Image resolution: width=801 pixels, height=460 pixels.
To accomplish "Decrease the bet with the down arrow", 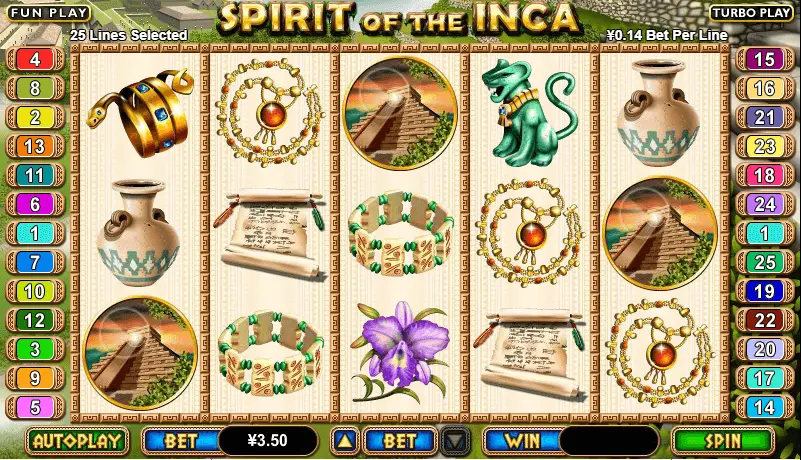I will point(455,440).
